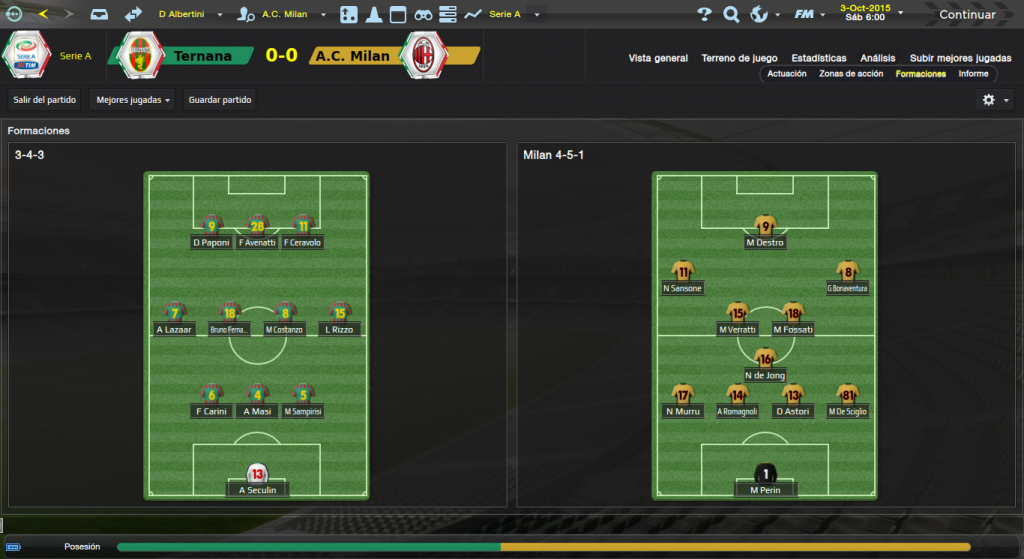Select Milan striker M Destro
This screenshot has height=559, width=1024.
765,242
